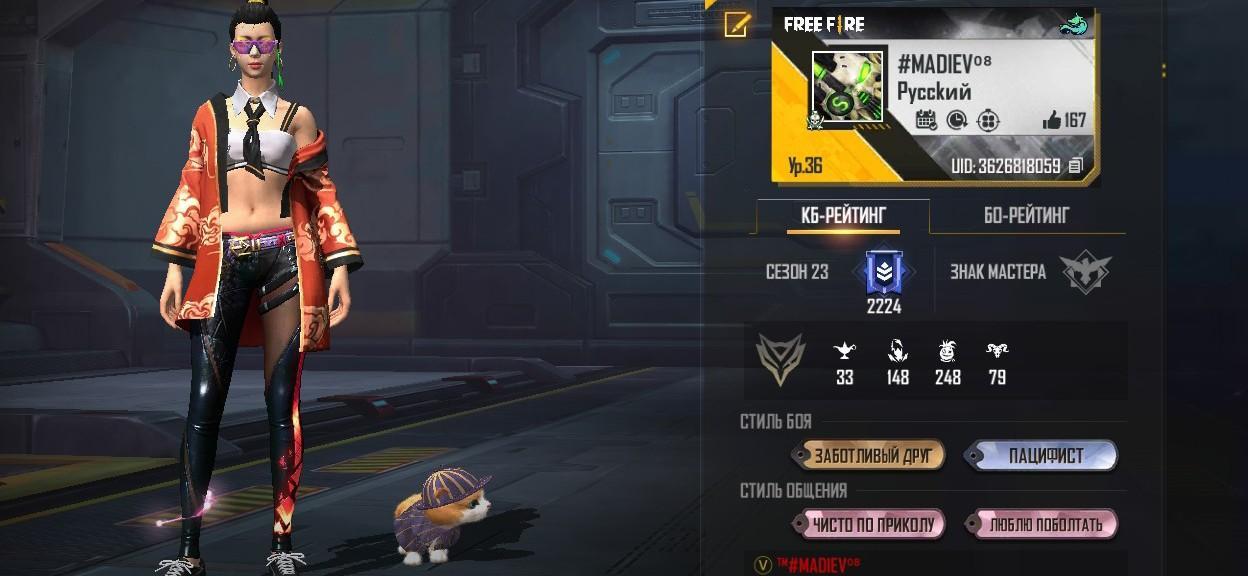Select the clock icon on the profile card
Screen dimensions: 1248x576
(x=957, y=120)
